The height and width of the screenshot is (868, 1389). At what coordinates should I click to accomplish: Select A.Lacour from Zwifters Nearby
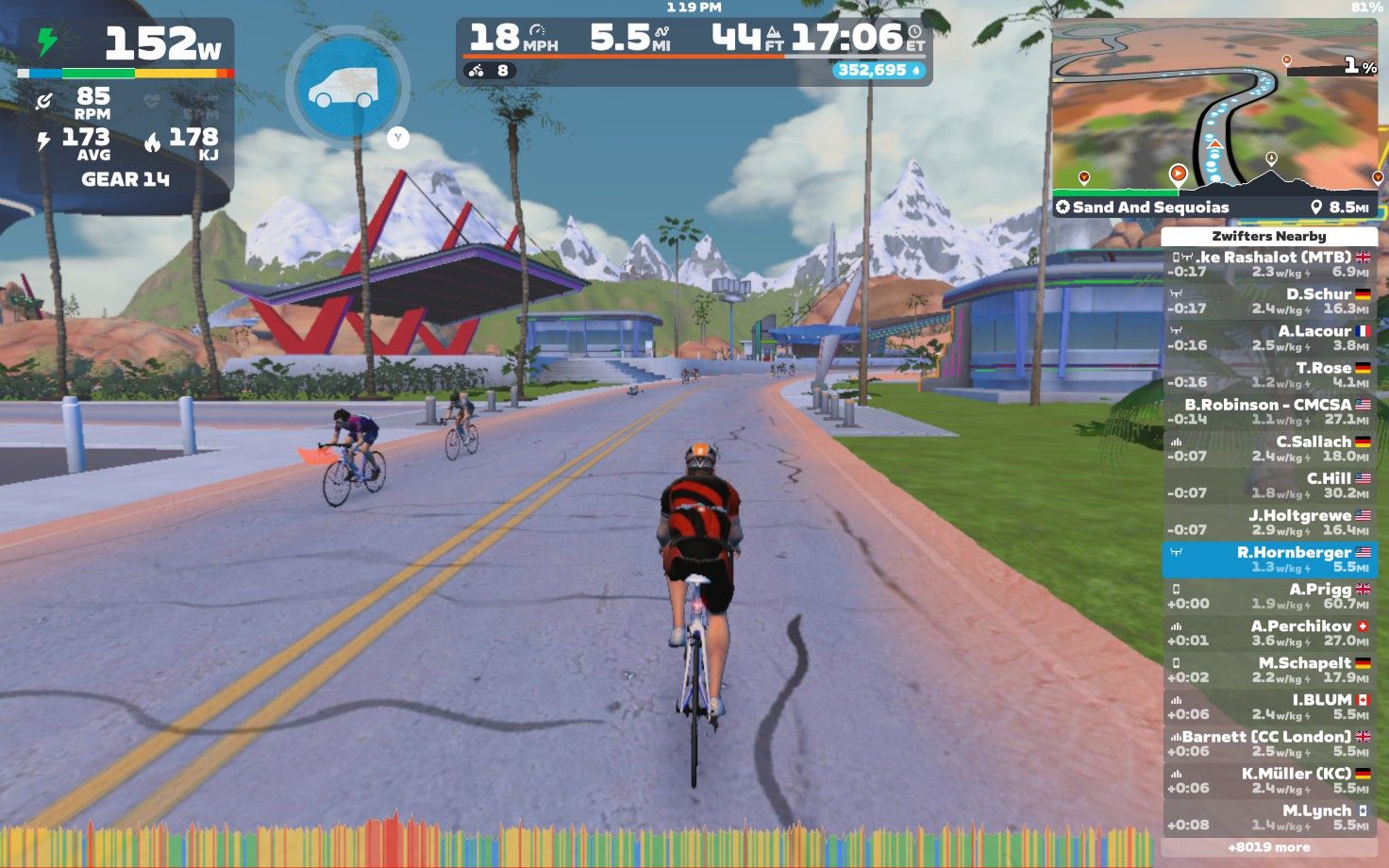click(x=1269, y=338)
